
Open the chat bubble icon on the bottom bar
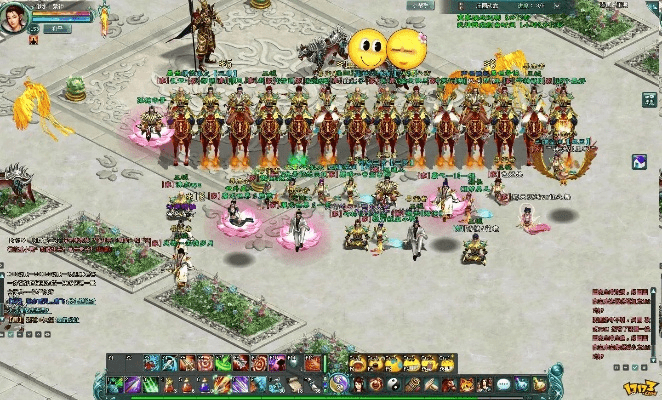(x=503, y=384)
